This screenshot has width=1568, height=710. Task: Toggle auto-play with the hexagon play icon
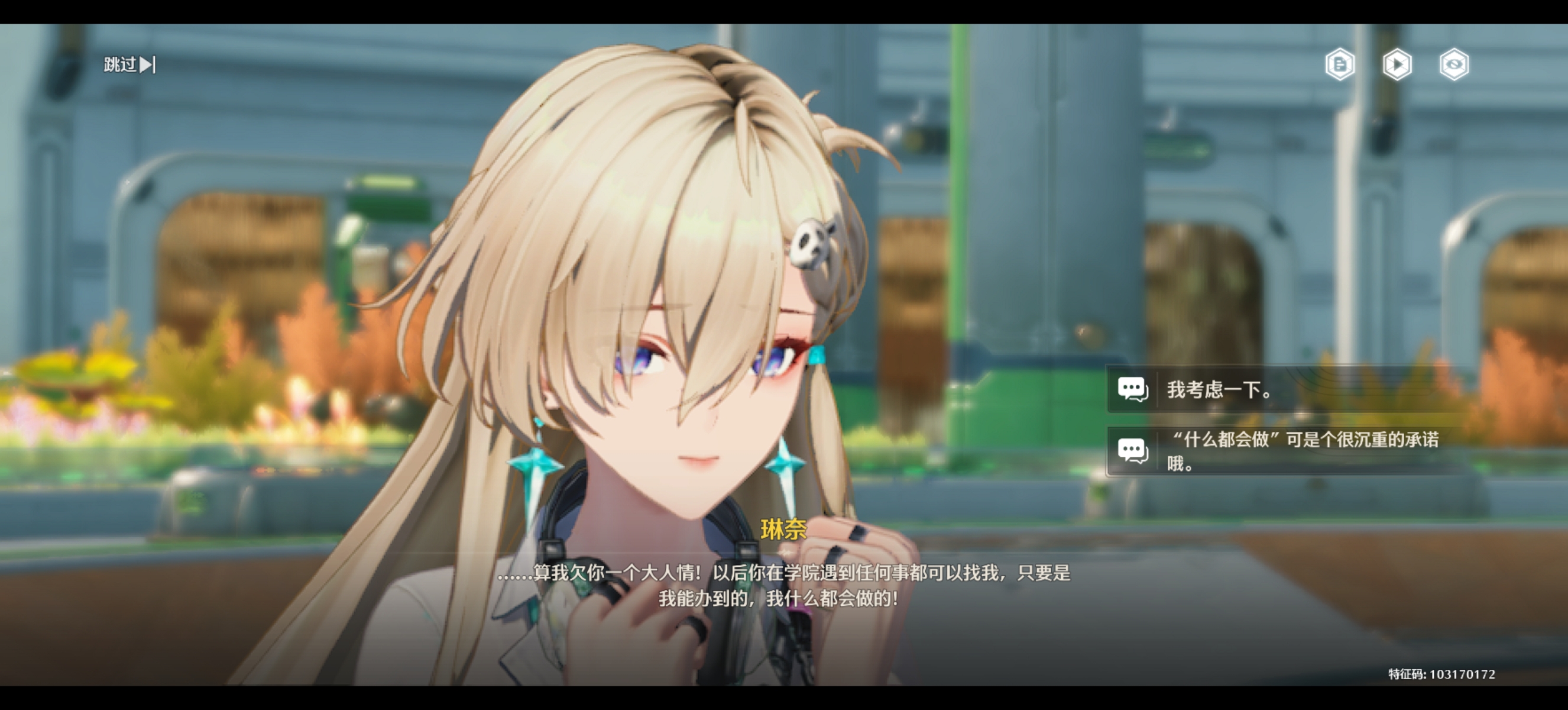click(x=1397, y=64)
